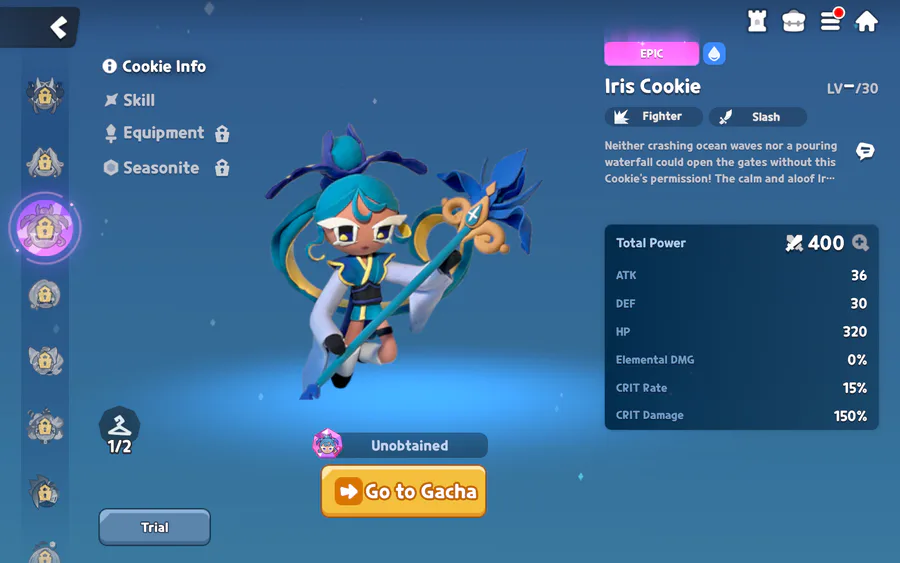Image resolution: width=900 pixels, height=563 pixels.
Task: Open the briefcase inventory icon
Action: (794, 21)
